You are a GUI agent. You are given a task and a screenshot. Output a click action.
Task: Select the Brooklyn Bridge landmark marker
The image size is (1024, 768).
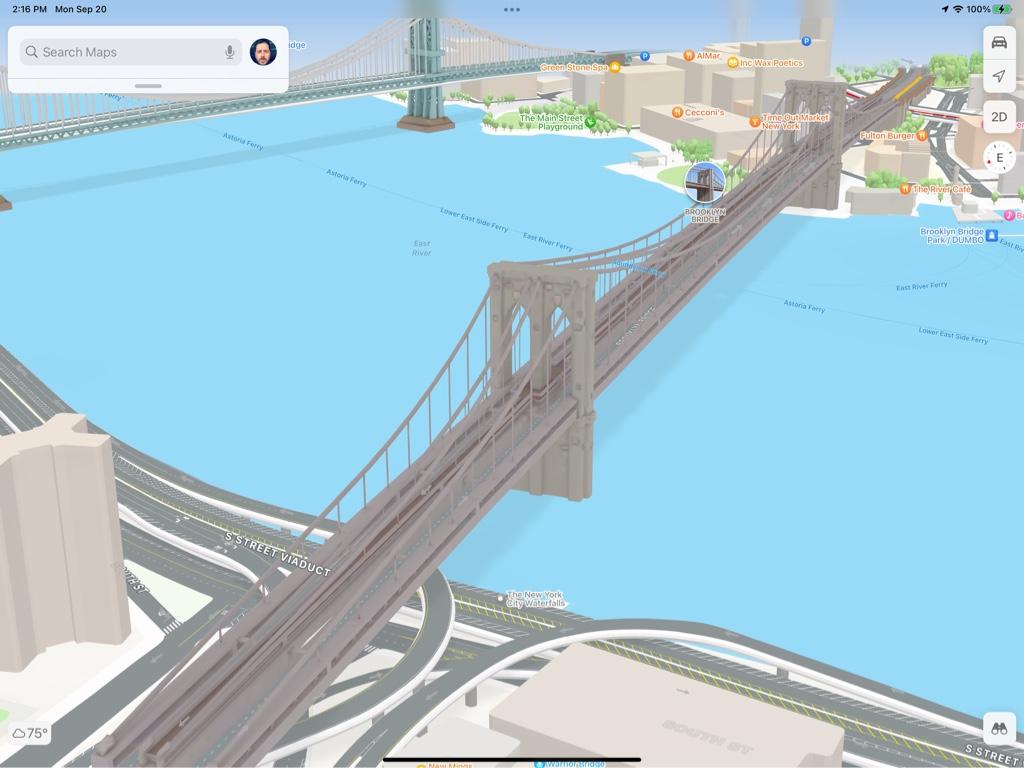coord(705,183)
